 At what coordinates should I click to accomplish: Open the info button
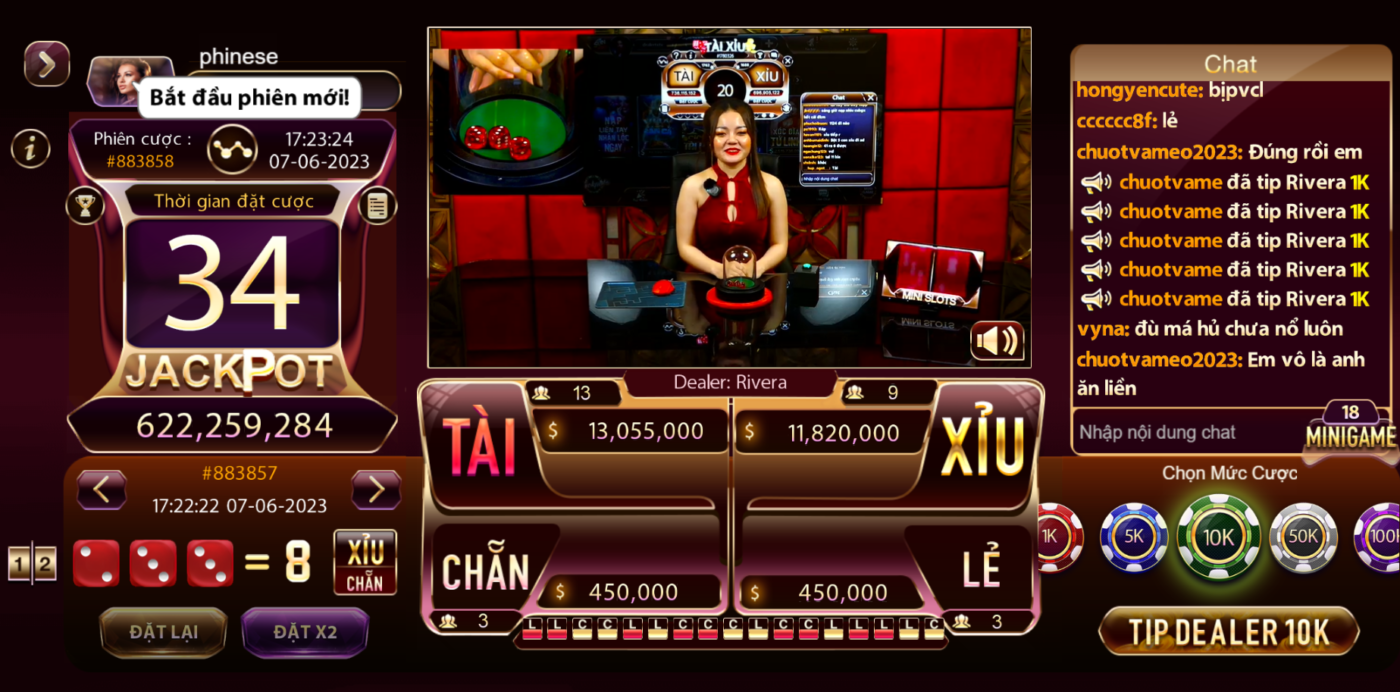[31, 149]
